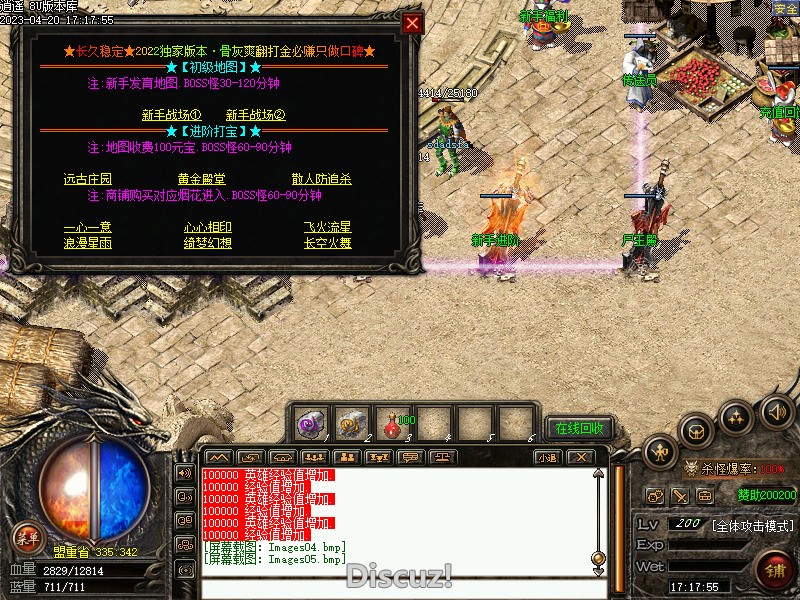Open the round 铺 shop button
Image resolution: width=800 pixels, height=600 pixels.
pyautogui.click(x=775, y=570)
